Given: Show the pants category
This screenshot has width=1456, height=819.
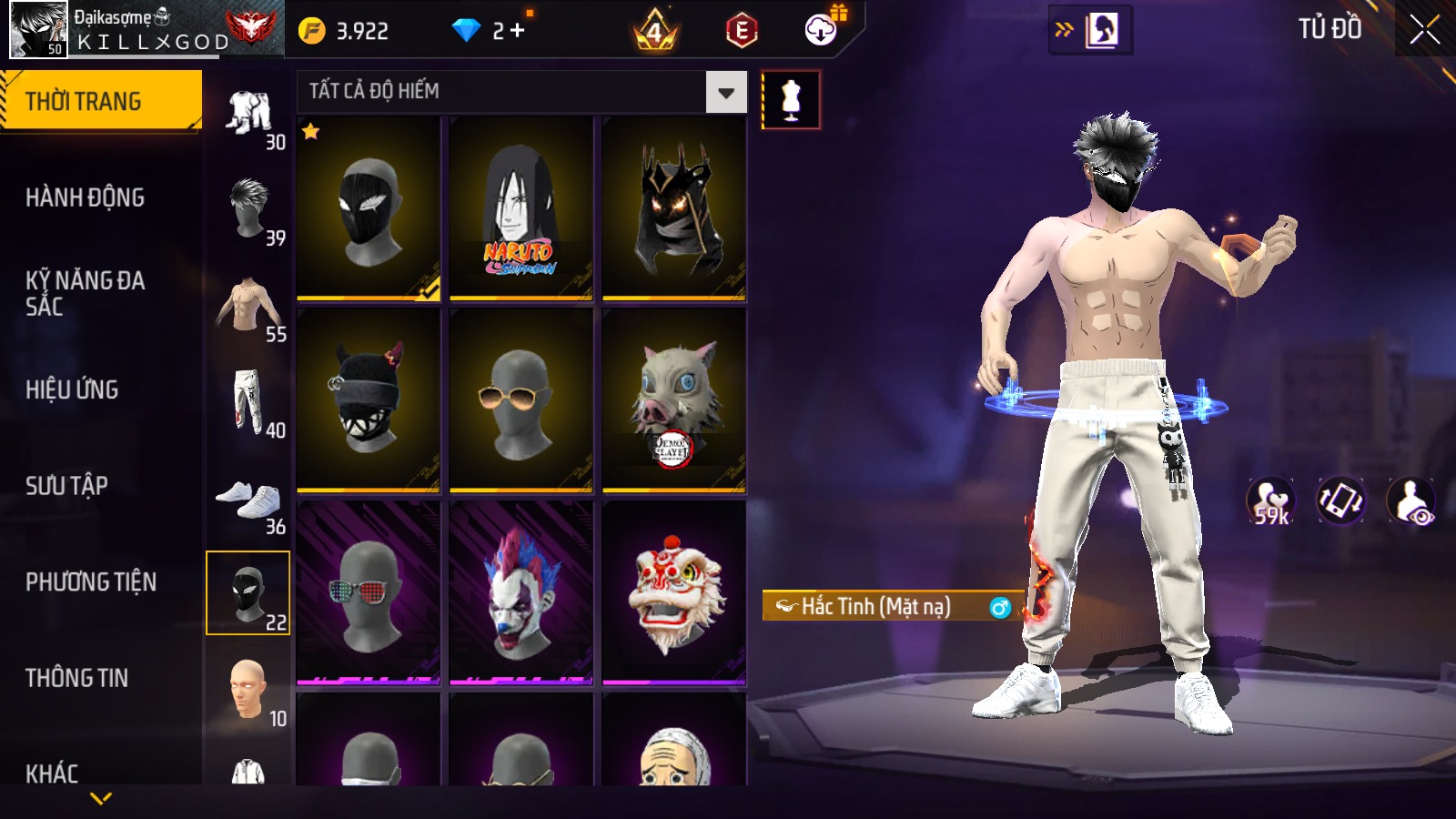Looking at the screenshot, I should (x=248, y=401).
